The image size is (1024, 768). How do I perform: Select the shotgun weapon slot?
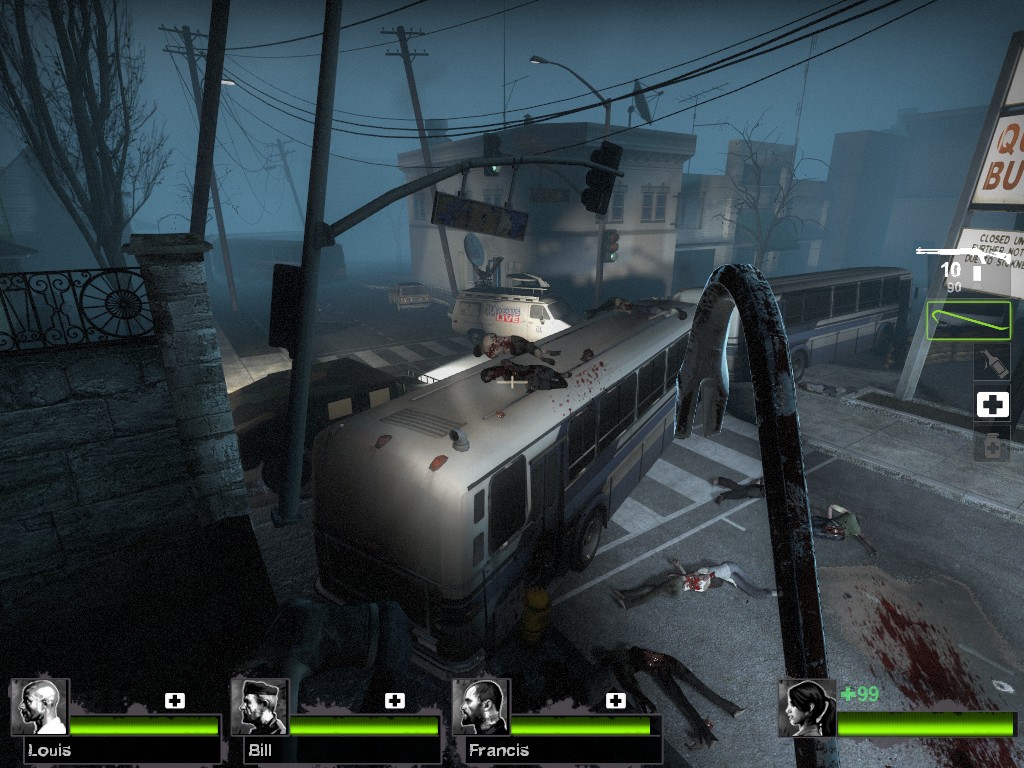coord(962,254)
